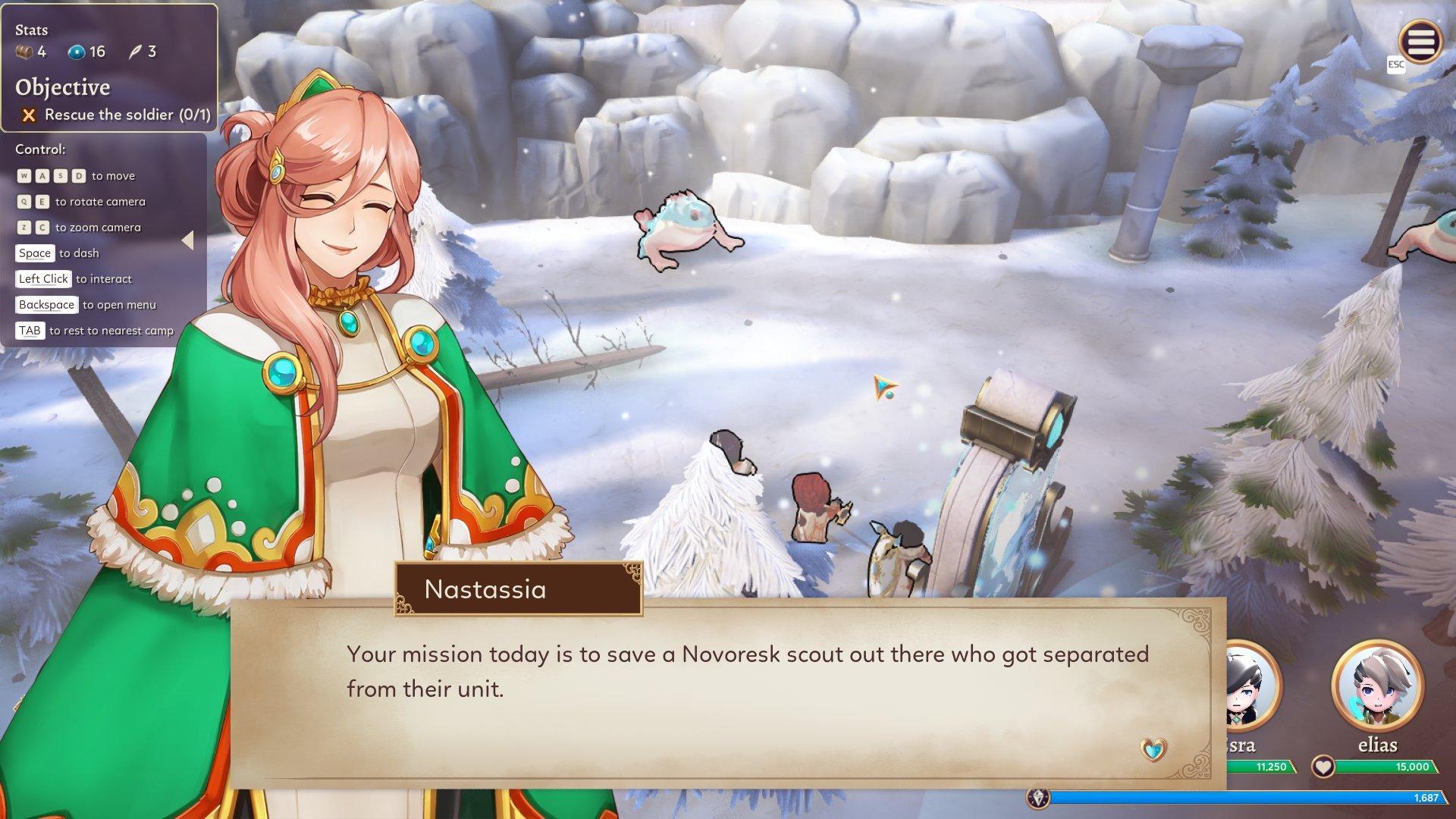Toggle the X marker beside Rescue the soldier
1456x819 pixels.
point(27,115)
